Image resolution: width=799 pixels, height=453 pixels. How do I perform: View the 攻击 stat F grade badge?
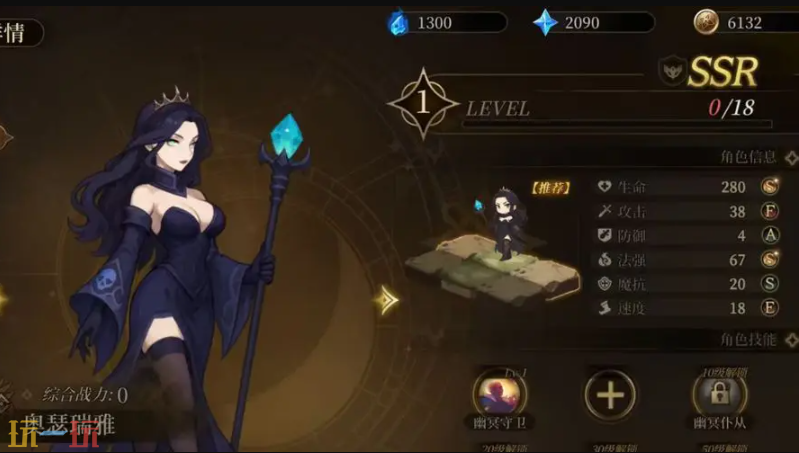coord(771,211)
